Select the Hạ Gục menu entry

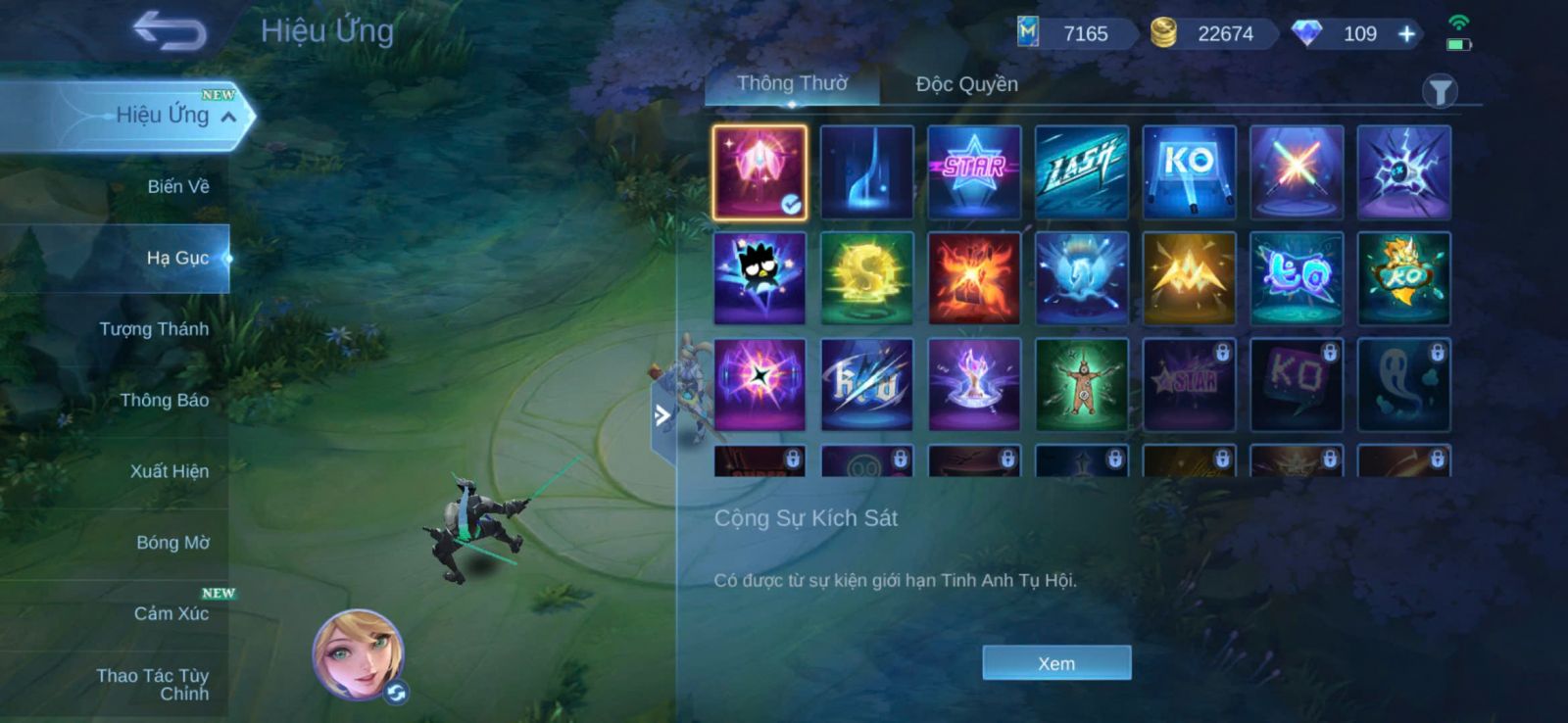click(176, 258)
